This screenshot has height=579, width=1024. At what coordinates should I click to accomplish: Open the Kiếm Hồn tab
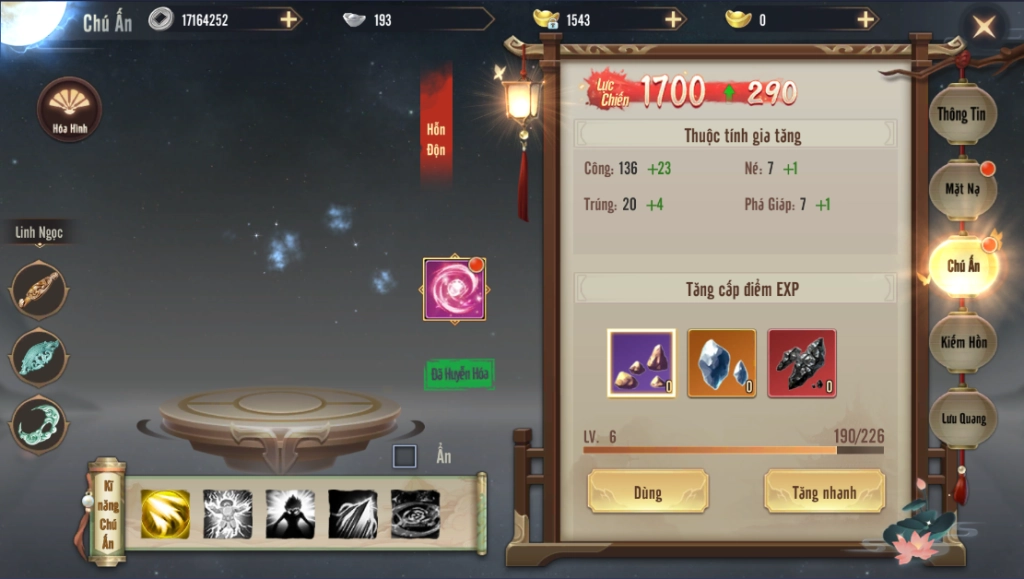tap(962, 342)
